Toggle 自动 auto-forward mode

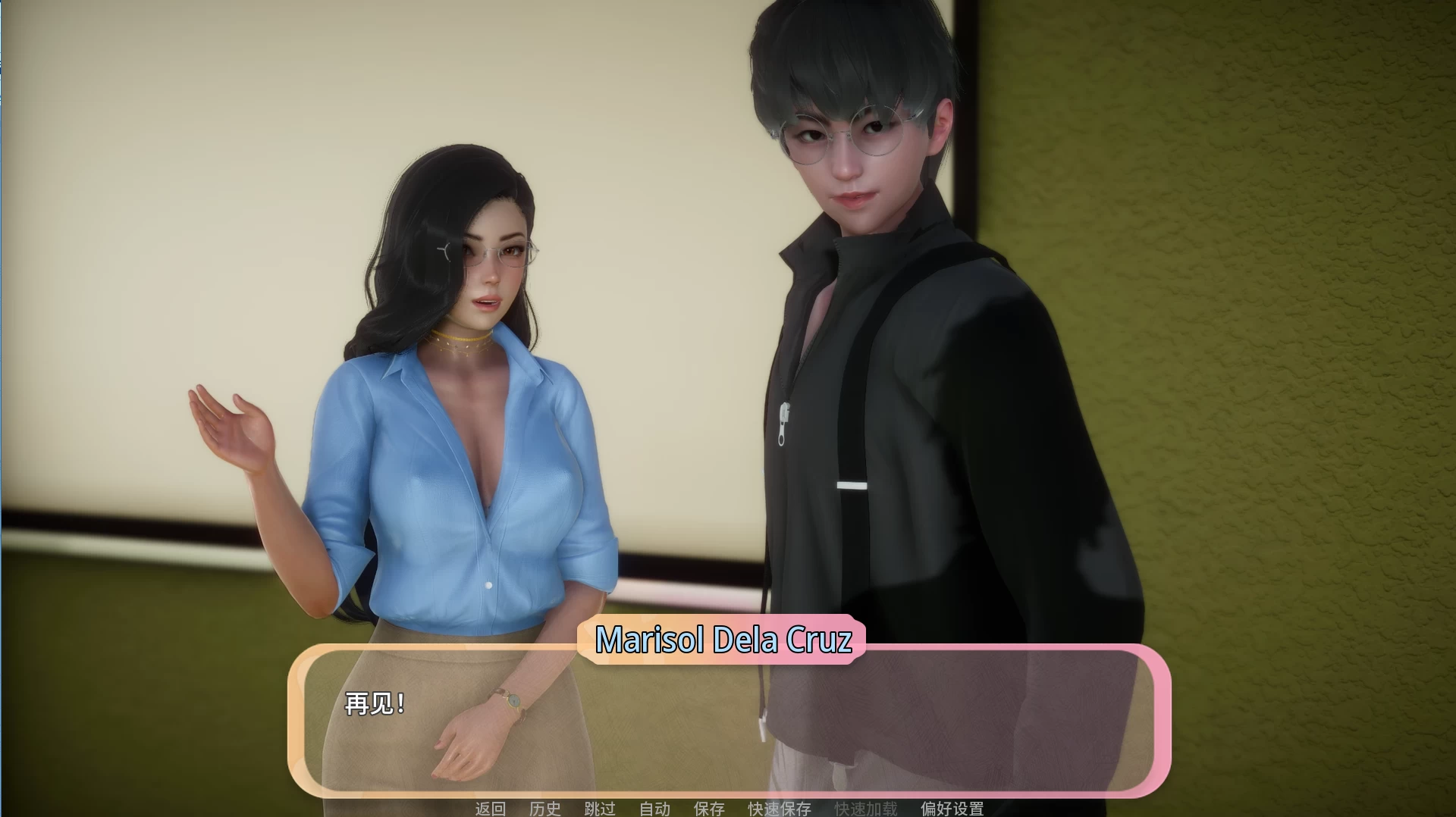click(x=655, y=808)
